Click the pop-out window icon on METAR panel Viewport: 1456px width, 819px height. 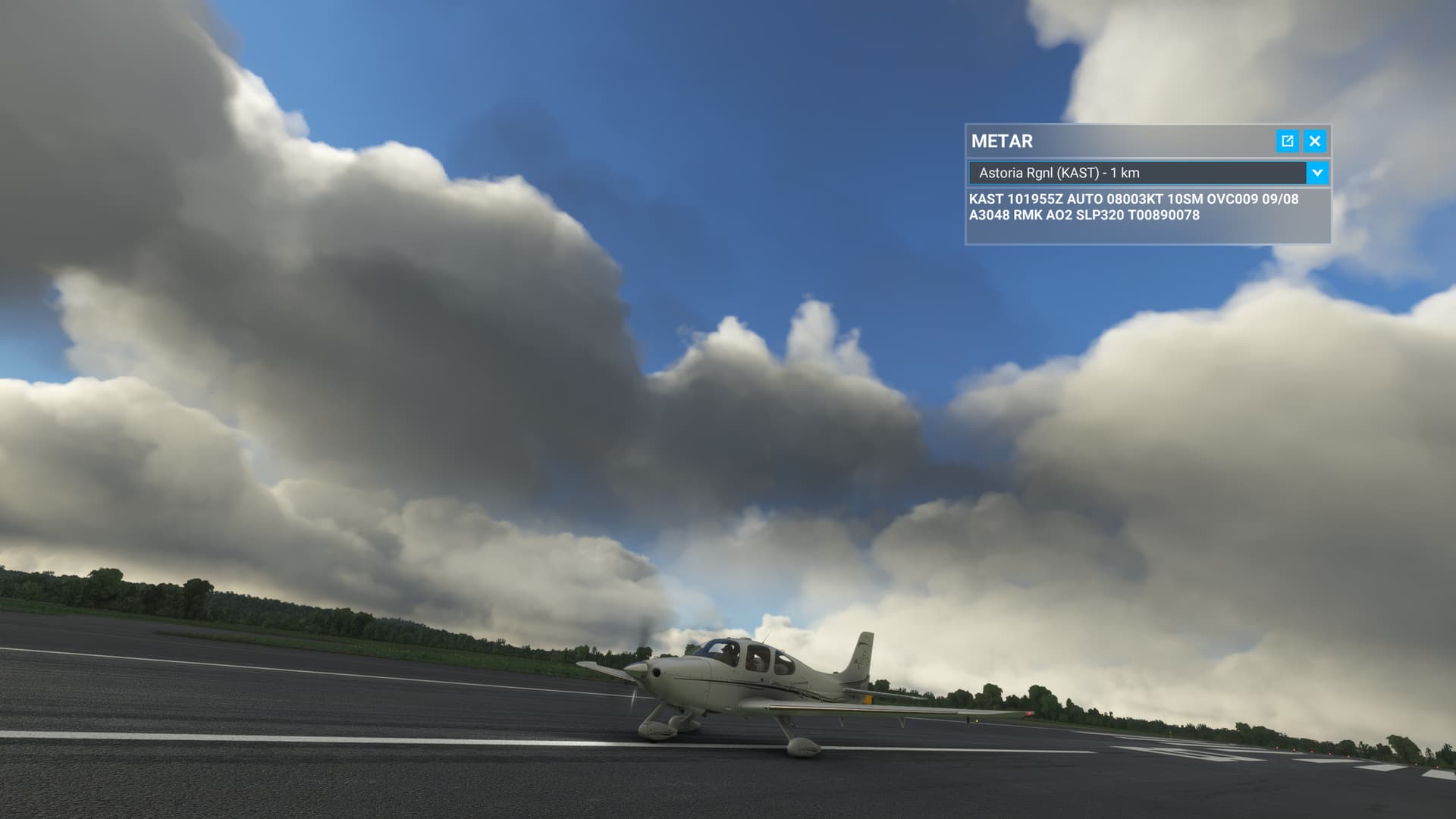(x=1289, y=141)
